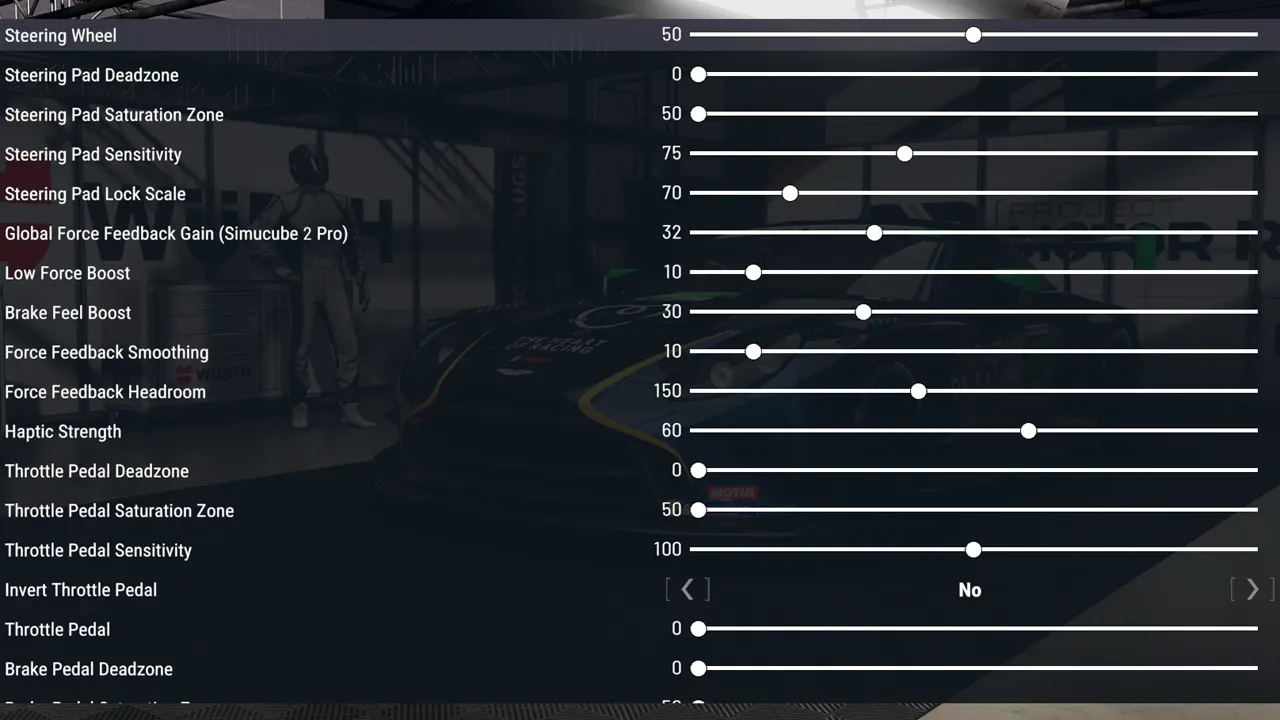Move the Steering Pad Sensitivity slider
Viewport: 1280px width, 720px height.
click(x=904, y=153)
